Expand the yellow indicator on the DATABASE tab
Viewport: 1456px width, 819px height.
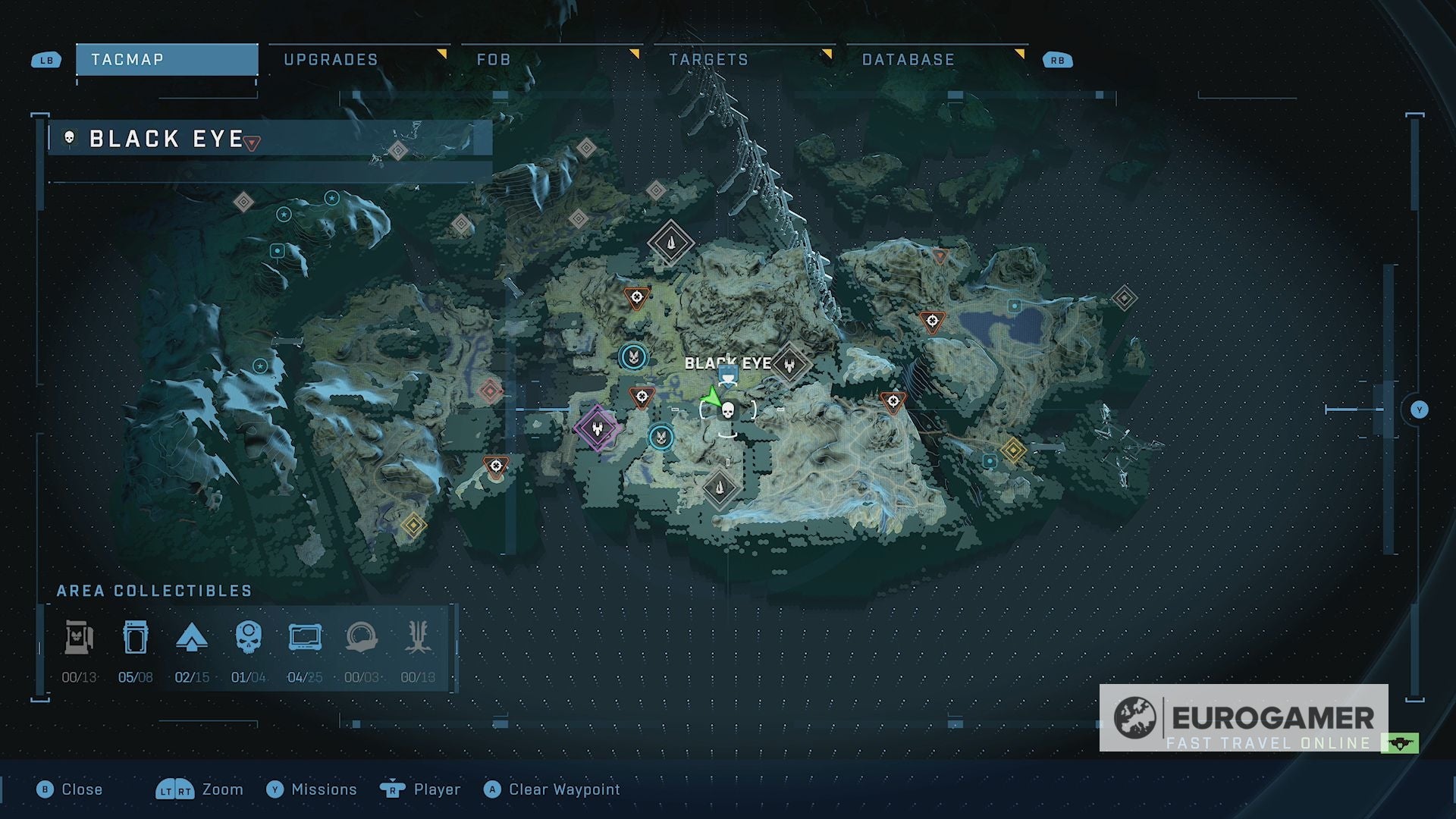tap(1022, 53)
